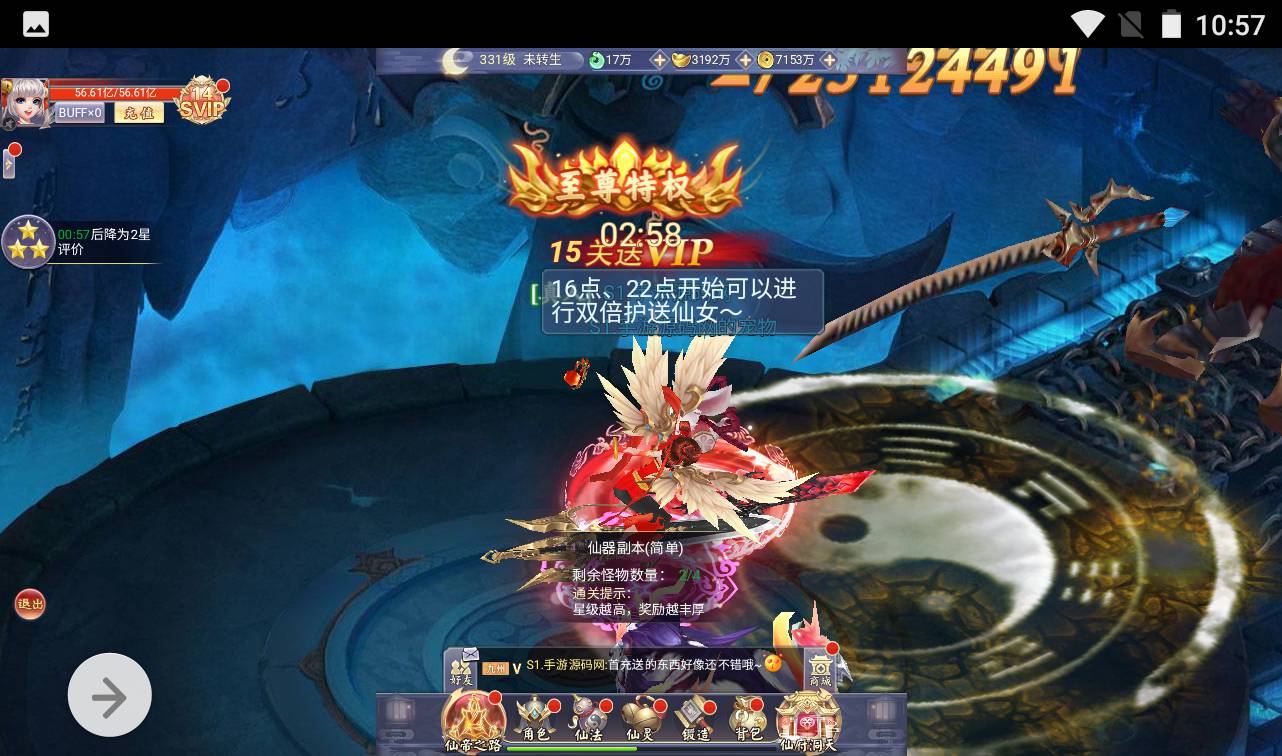This screenshot has width=1282, height=756.
Task: Open the 商城 shop
Action: pyautogui.click(x=820, y=668)
